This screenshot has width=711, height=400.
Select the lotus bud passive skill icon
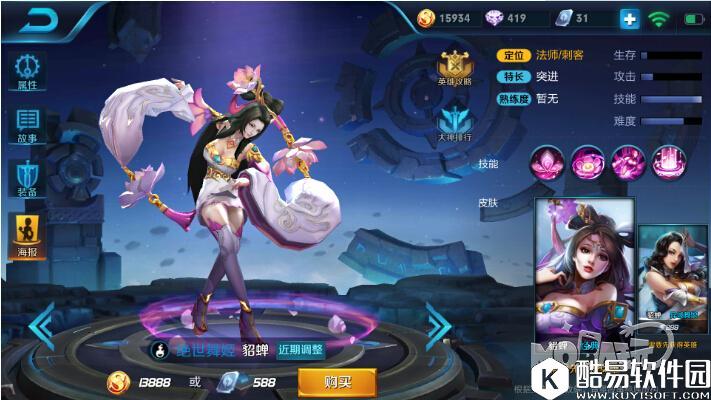pyautogui.click(x=546, y=162)
